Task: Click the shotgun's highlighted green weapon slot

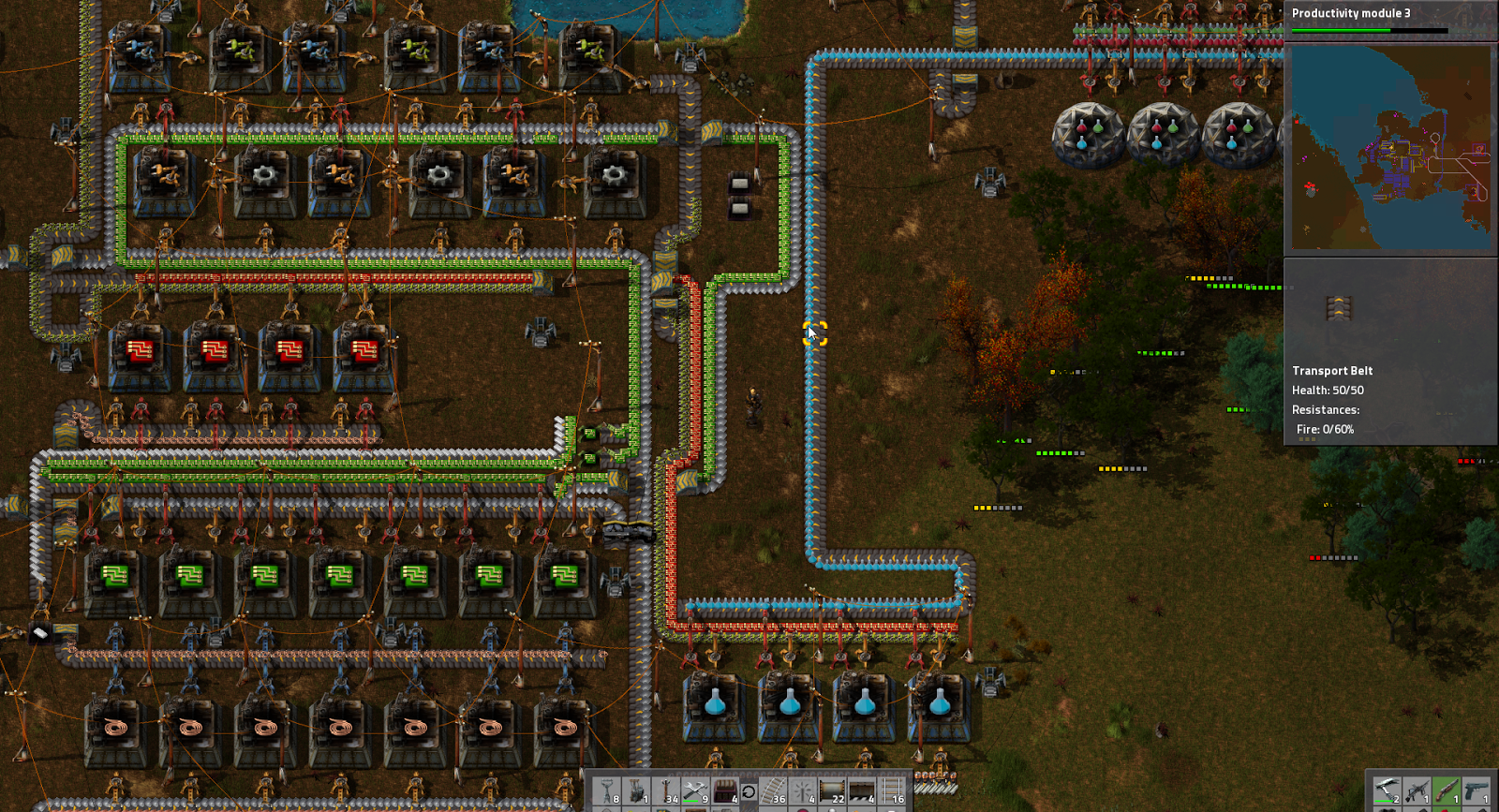Action: coord(1447,790)
